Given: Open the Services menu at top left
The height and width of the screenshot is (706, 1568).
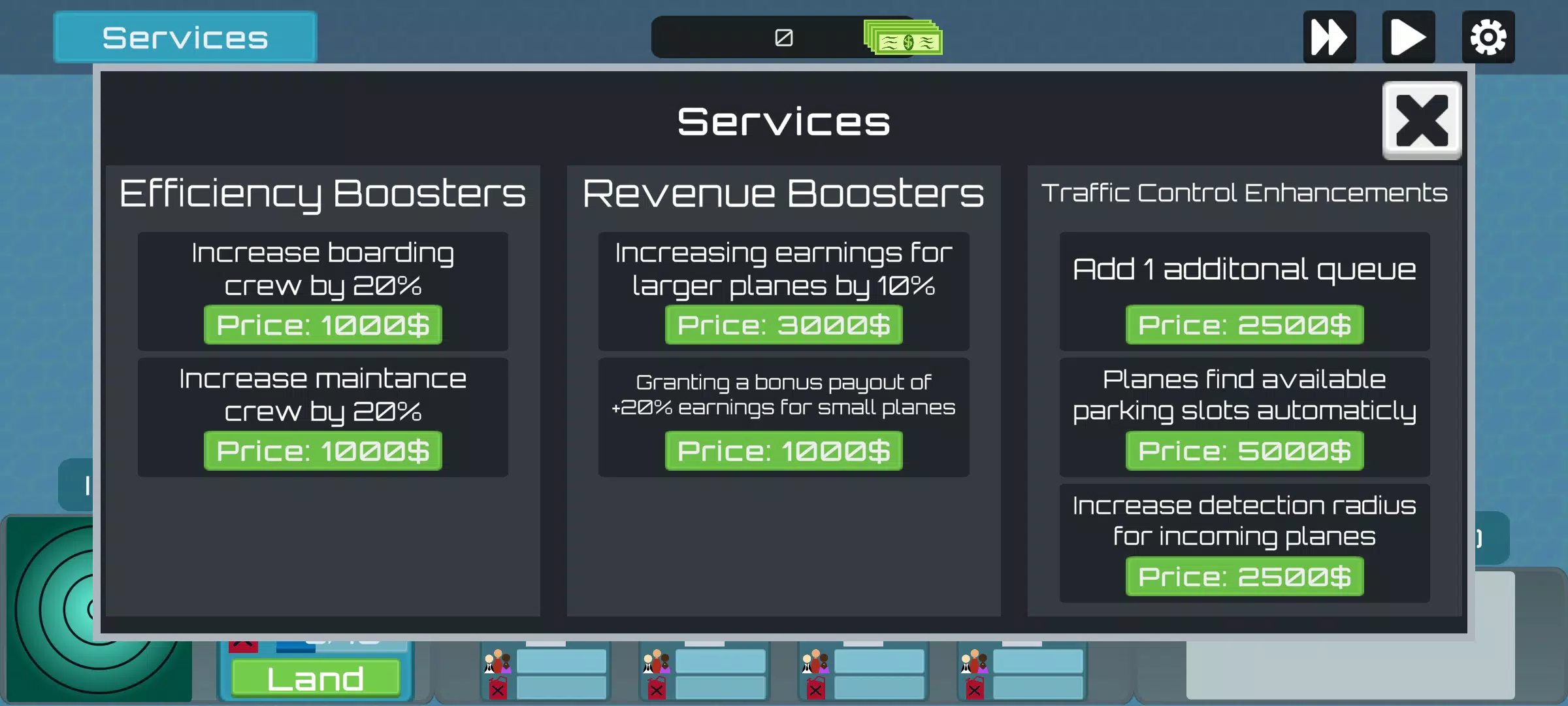Looking at the screenshot, I should [185, 37].
